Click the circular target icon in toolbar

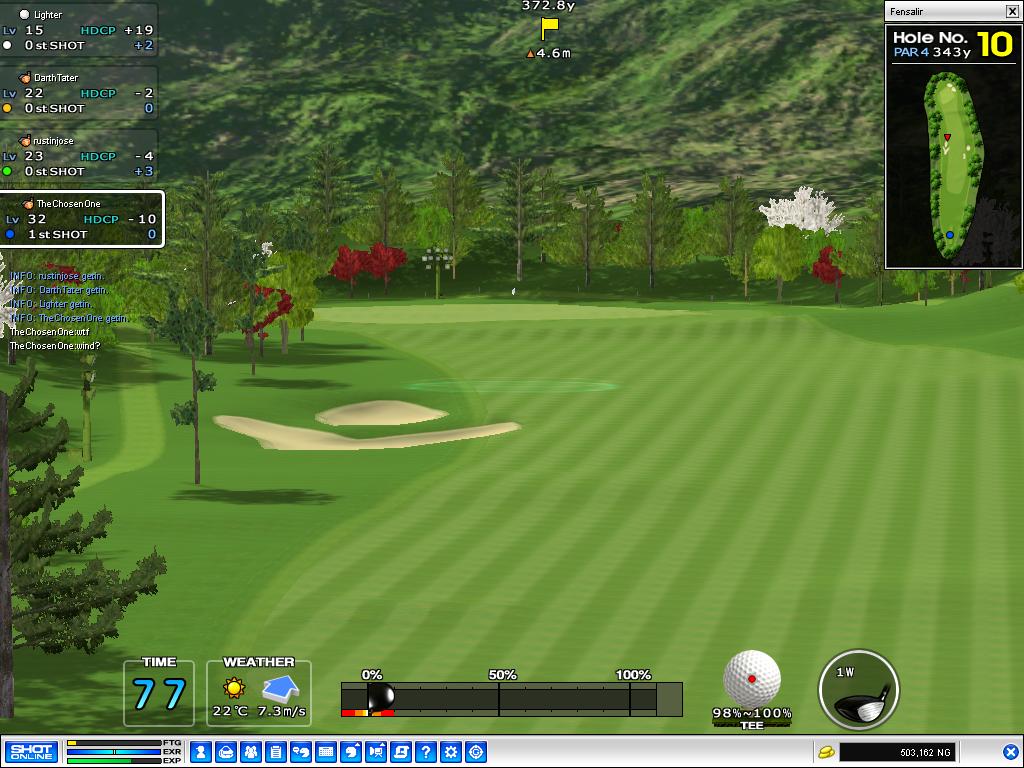(x=476, y=752)
